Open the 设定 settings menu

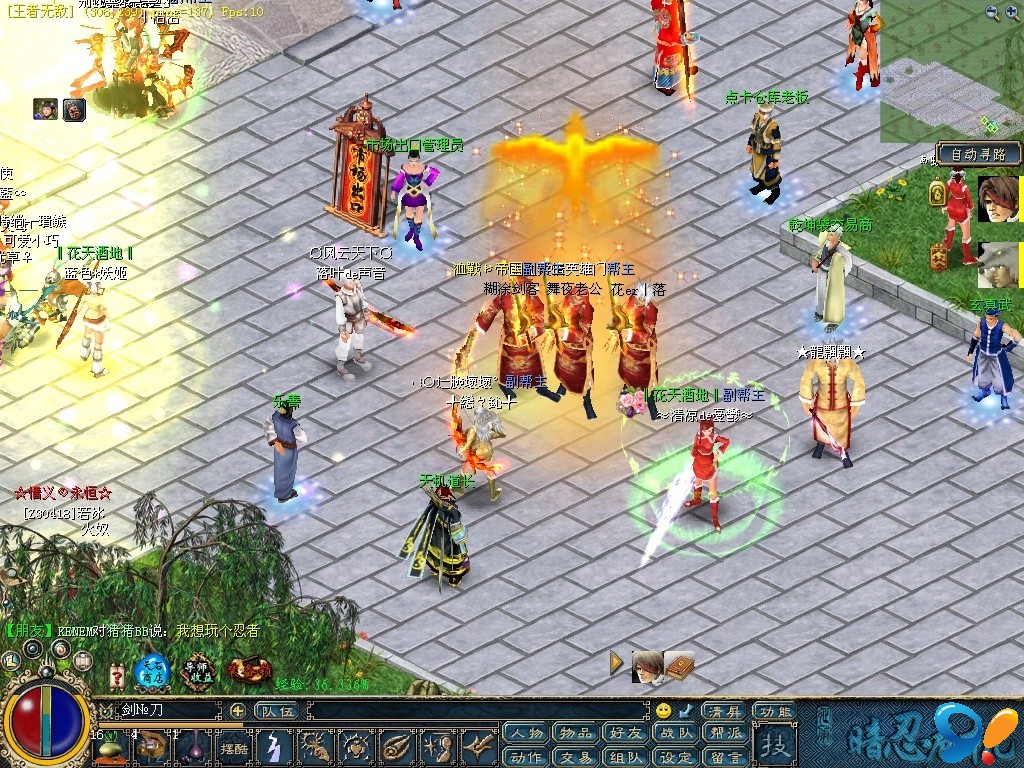click(677, 757)
